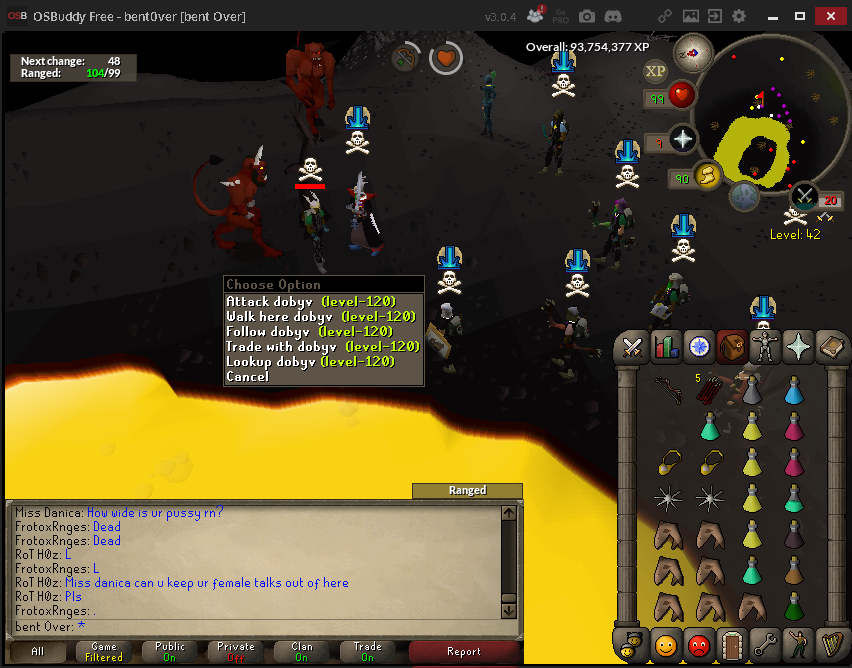The image size is (852, 668).
Task: Open the Logout door tab
Action: [x=731, y=645]
